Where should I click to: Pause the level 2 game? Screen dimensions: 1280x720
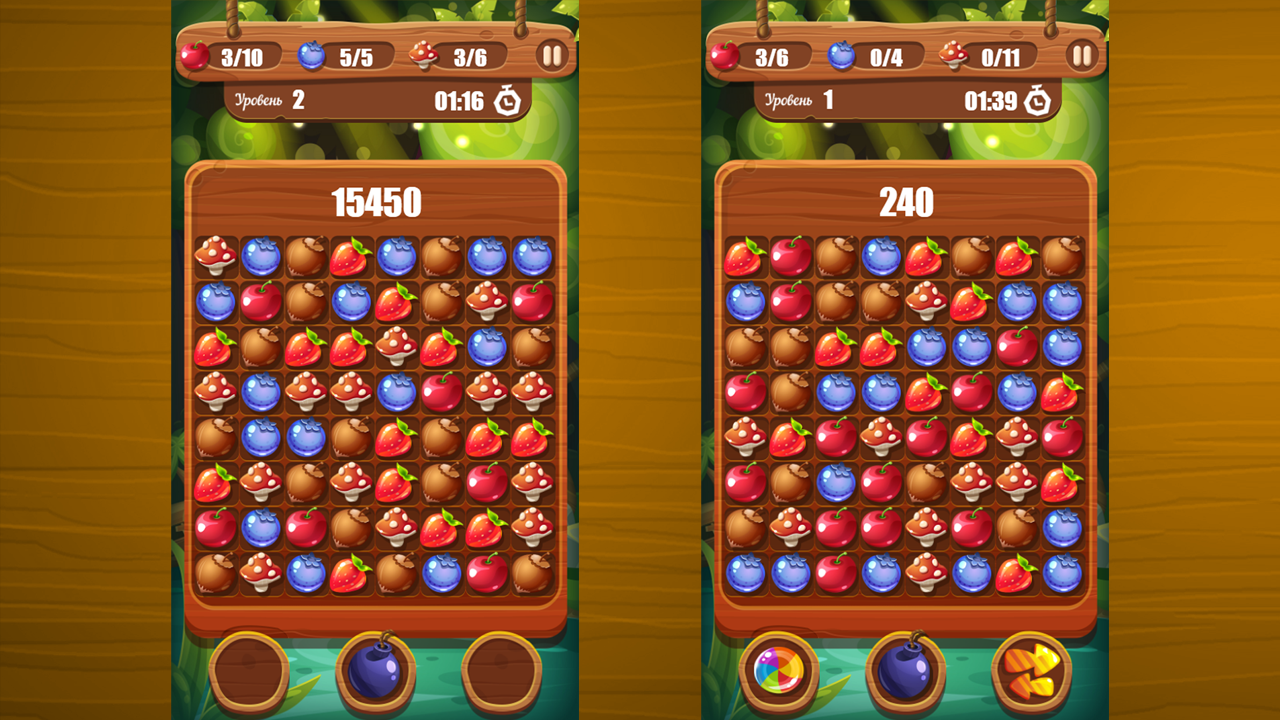coord(551,55)
